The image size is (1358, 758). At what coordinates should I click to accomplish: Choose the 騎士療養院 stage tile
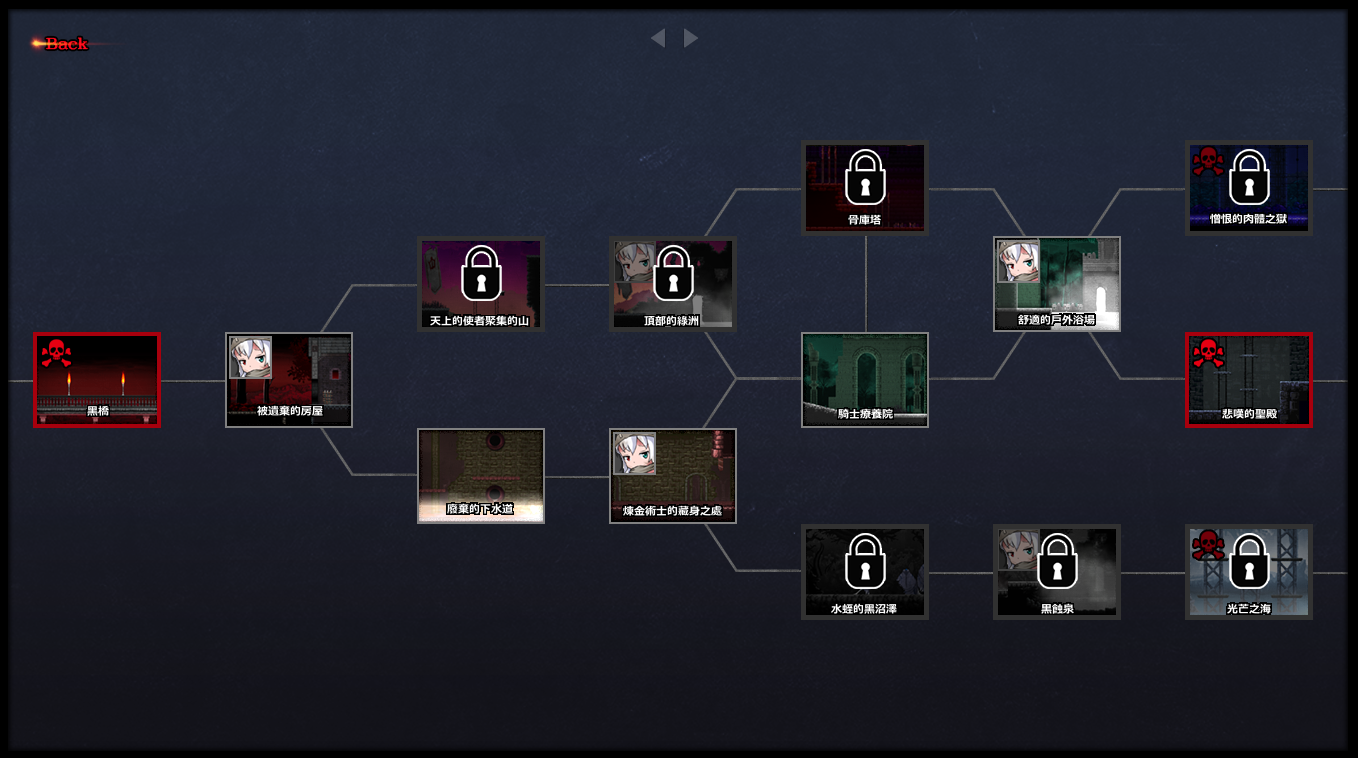tap(865, 380)
